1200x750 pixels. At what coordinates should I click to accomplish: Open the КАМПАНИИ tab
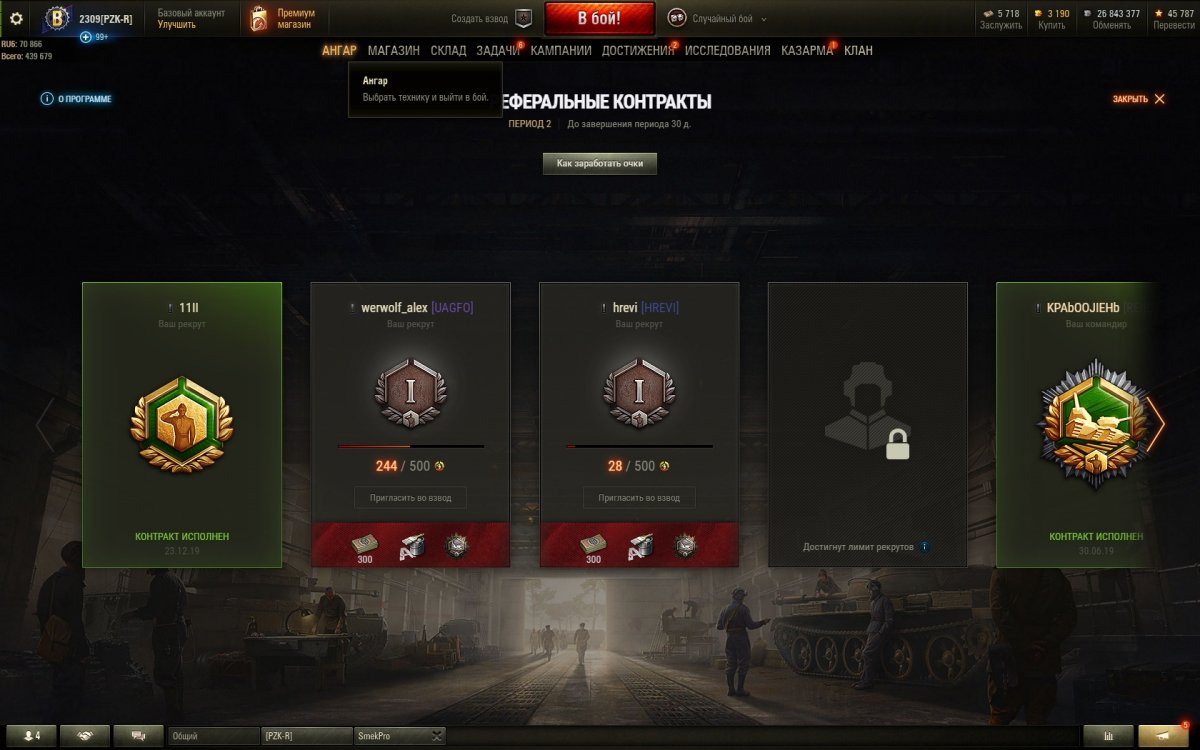coord(560,50)
